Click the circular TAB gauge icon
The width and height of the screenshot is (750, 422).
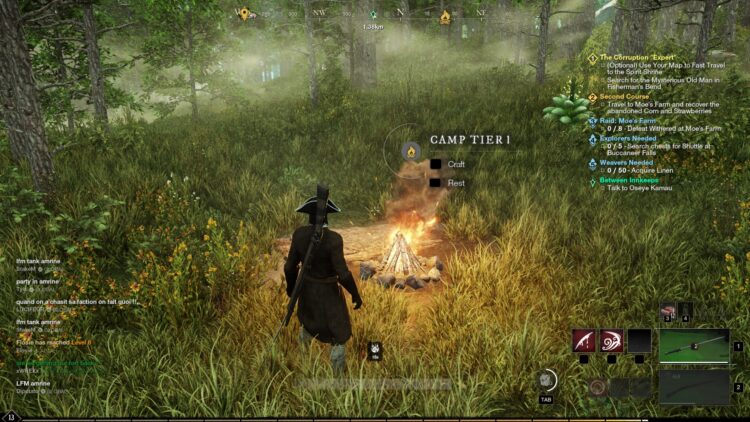546,380
